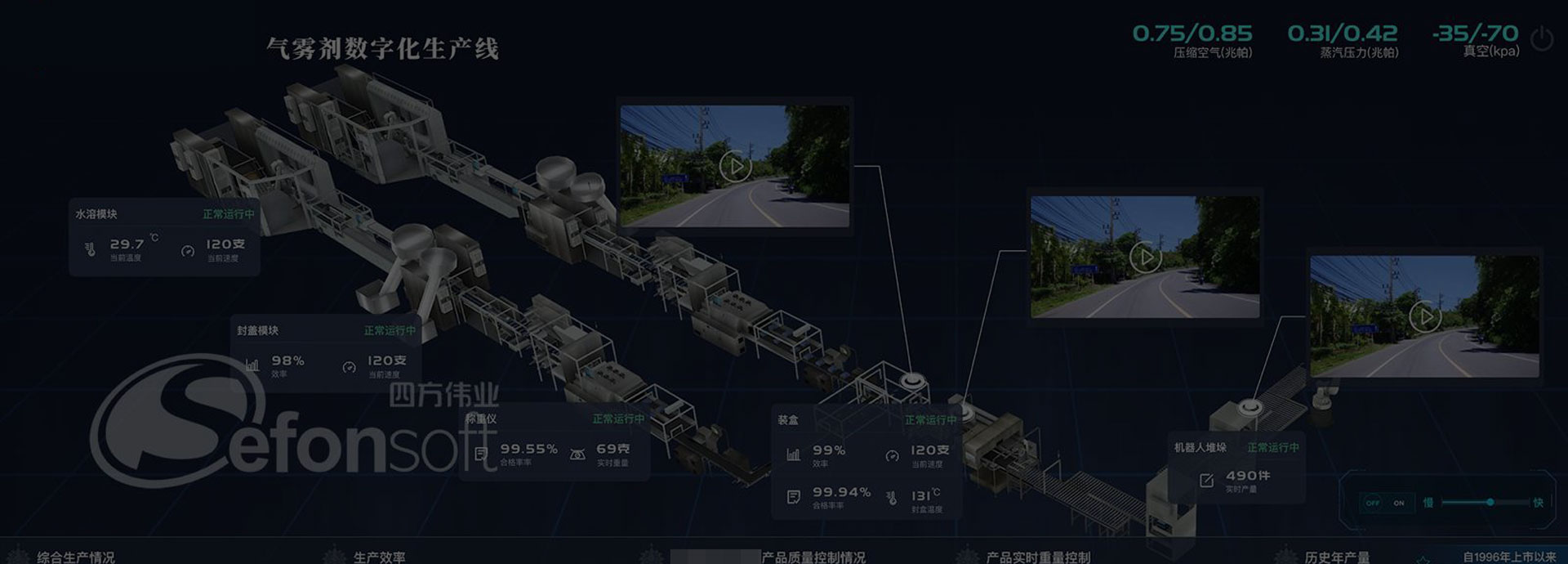This screenshot has width=1568, height=564.
Task: Show the 生产效率 section
Action: tap(379, 557)
